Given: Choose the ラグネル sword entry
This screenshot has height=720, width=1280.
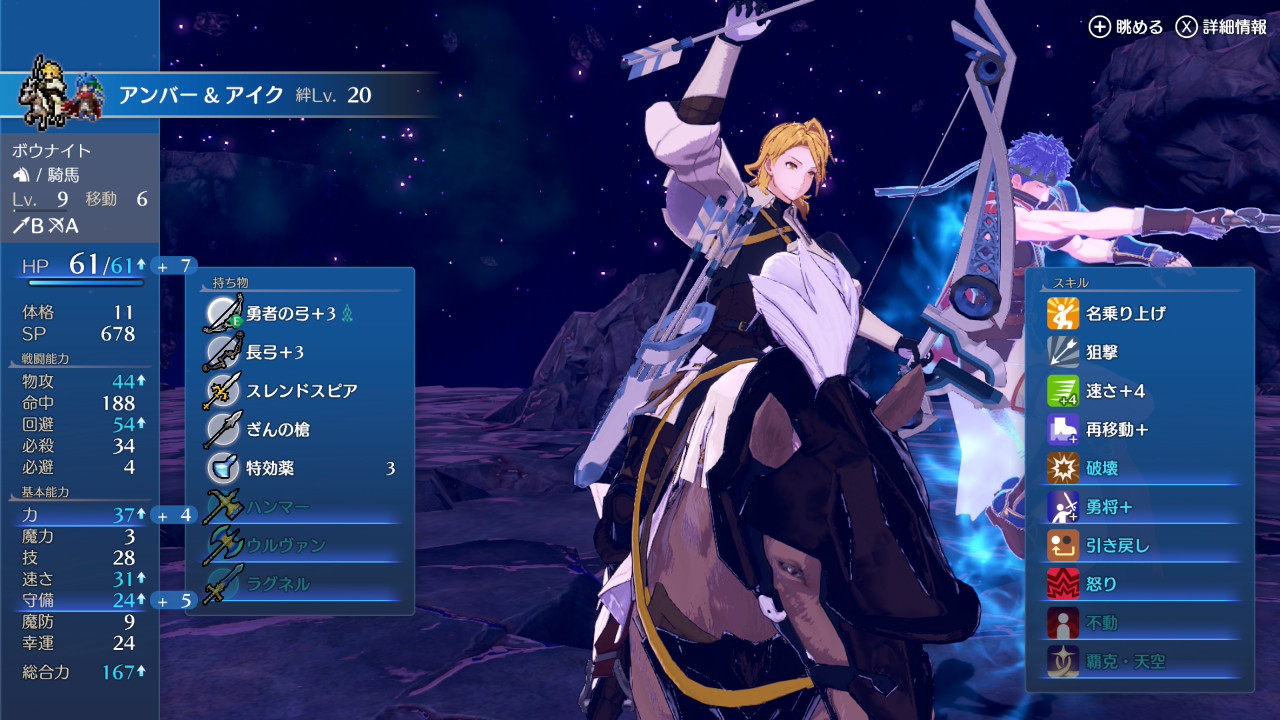Looking at the screenshot, I should point(278,584).
